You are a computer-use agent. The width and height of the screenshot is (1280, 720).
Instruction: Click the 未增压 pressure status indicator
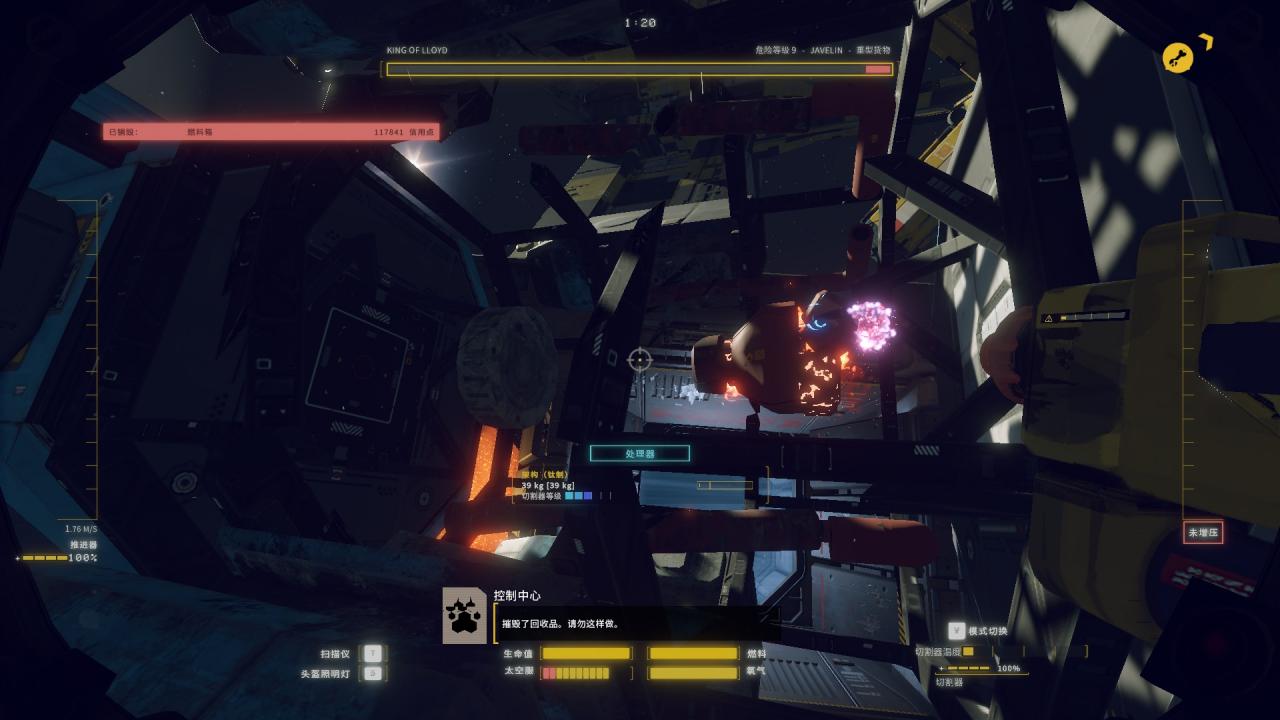pyautogui.click(x=1202, y=533)
